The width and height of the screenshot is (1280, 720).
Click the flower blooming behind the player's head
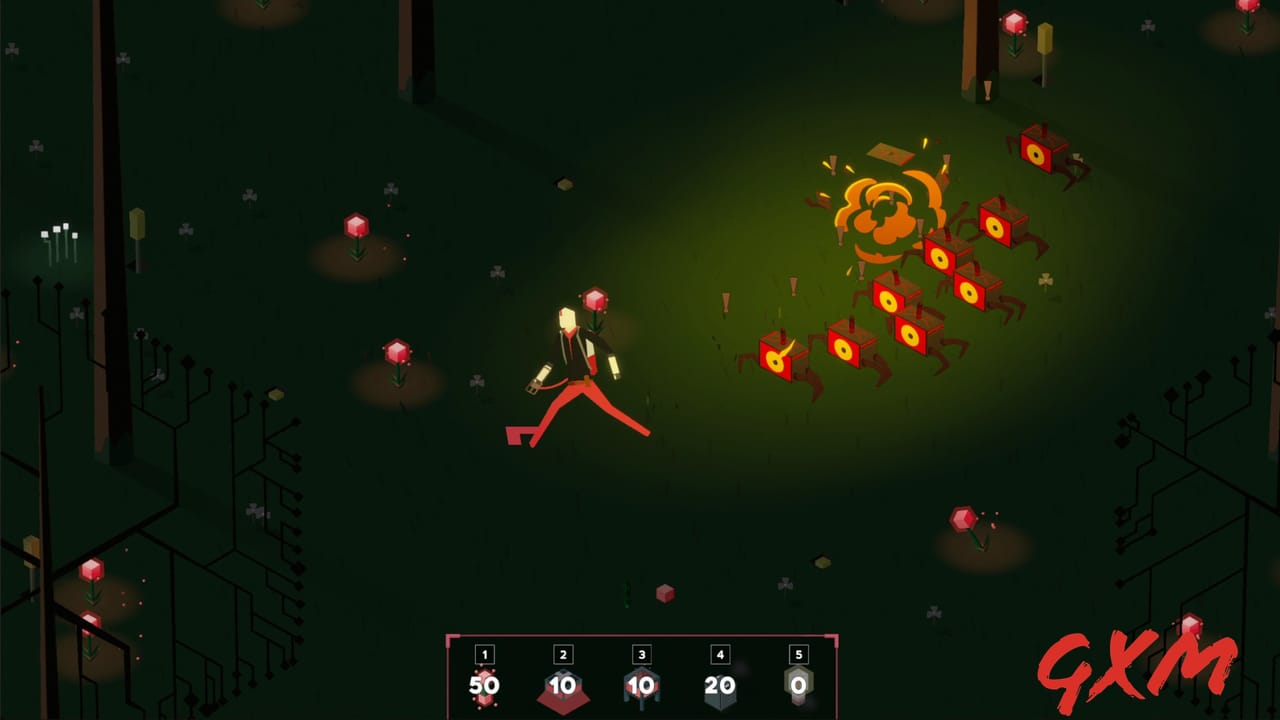(595, 298)
